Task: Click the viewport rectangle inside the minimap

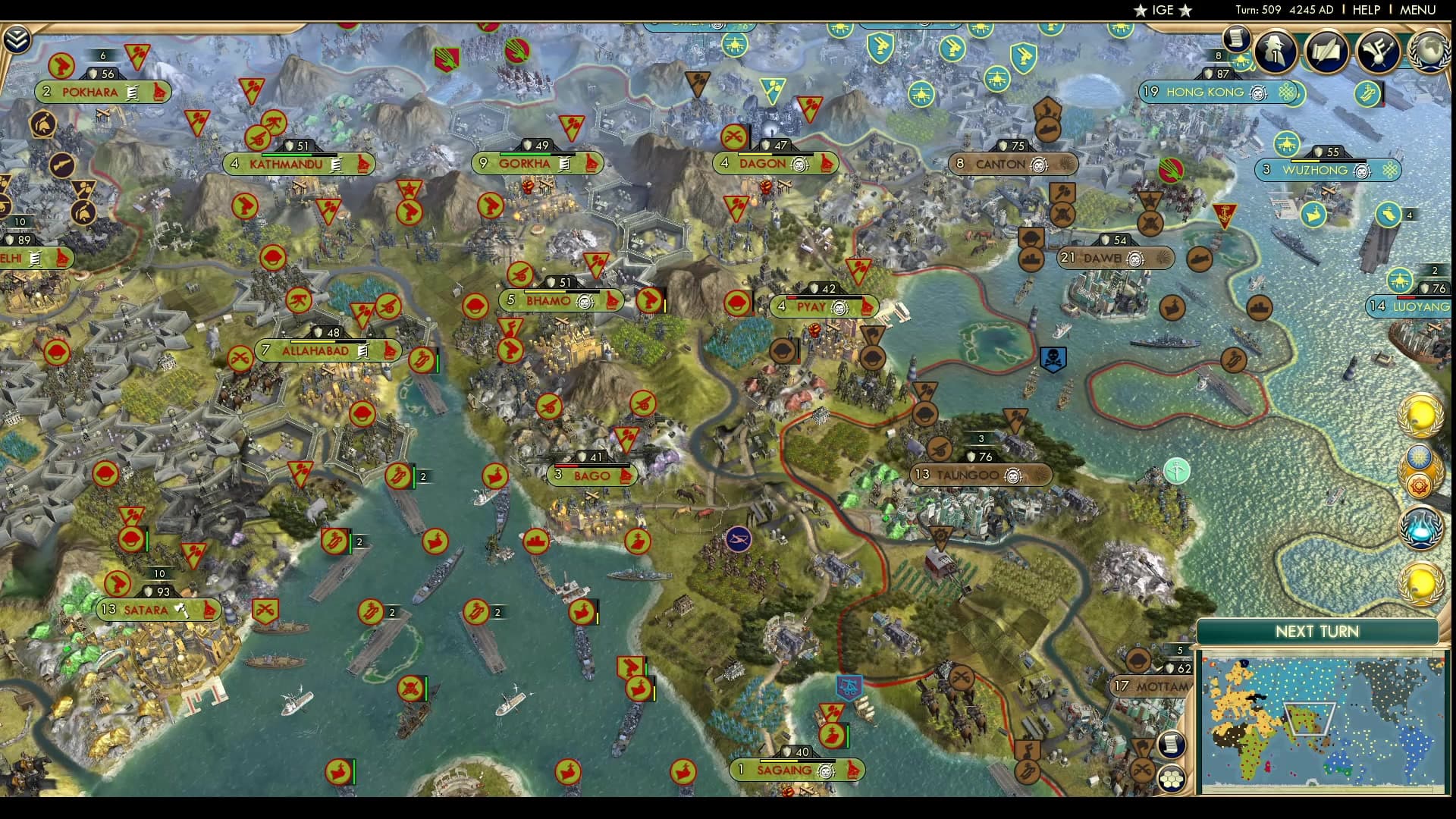Action: click(1310, 718)
